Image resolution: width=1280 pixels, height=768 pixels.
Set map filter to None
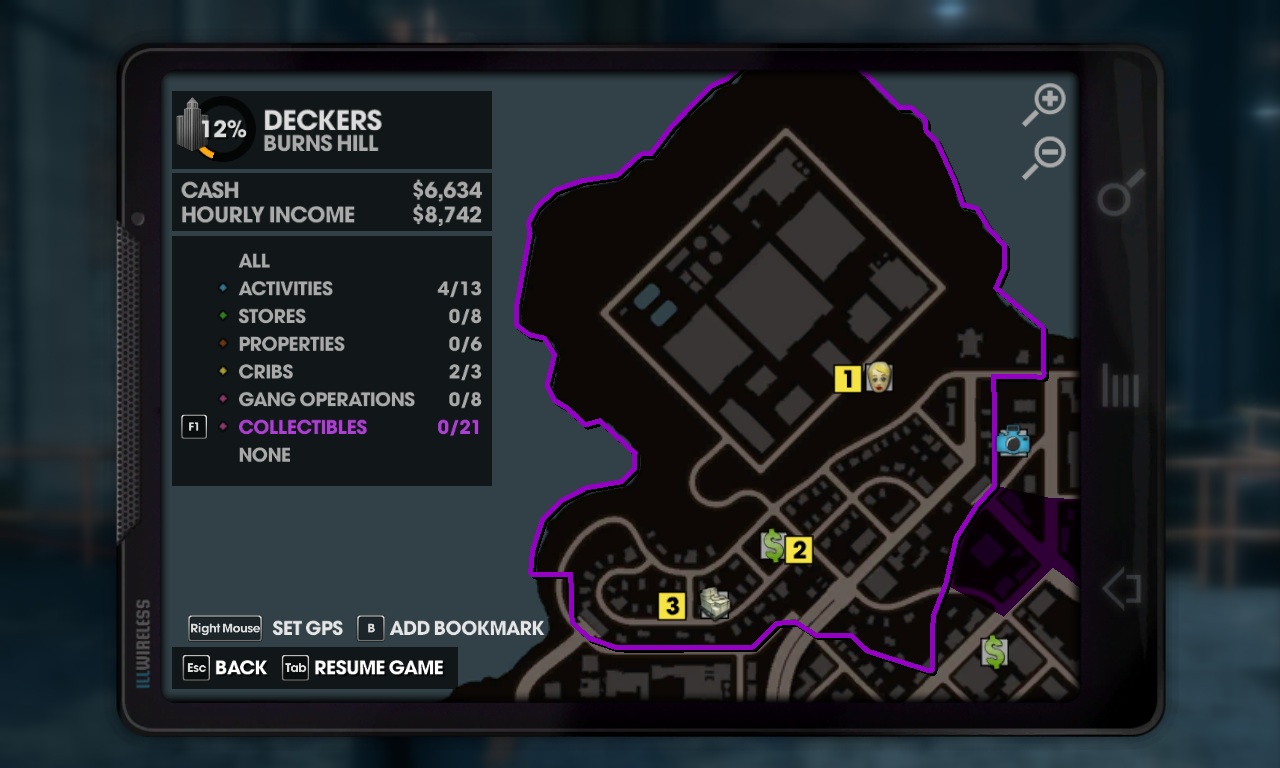click(x=264, y=455)
